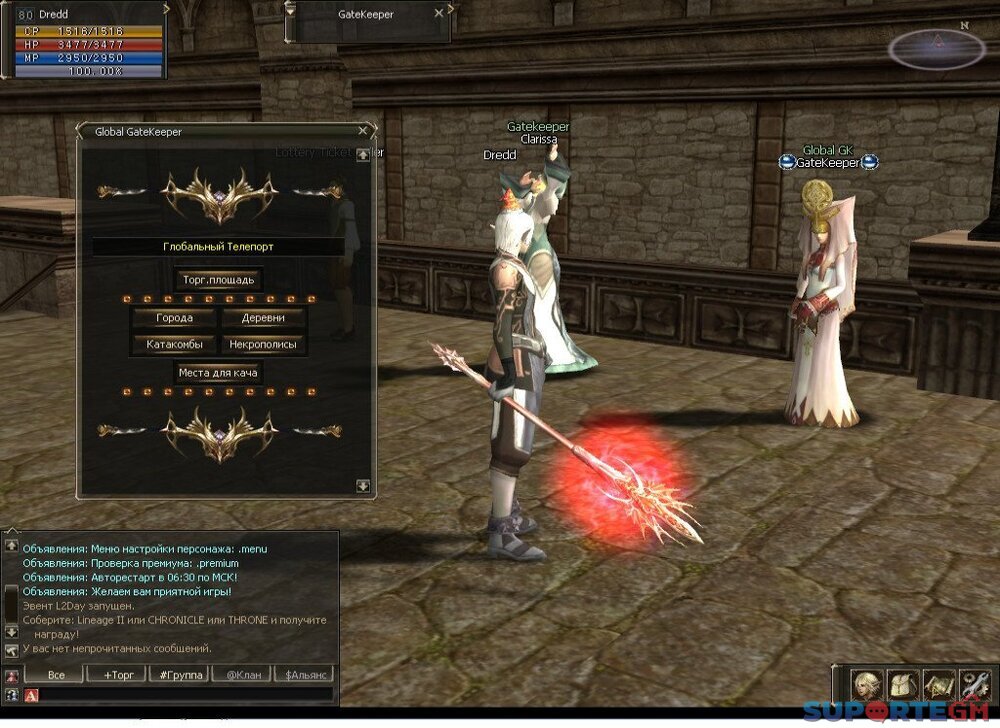
Task: Click the chat log scroll-up arrow
Action: 11,546
